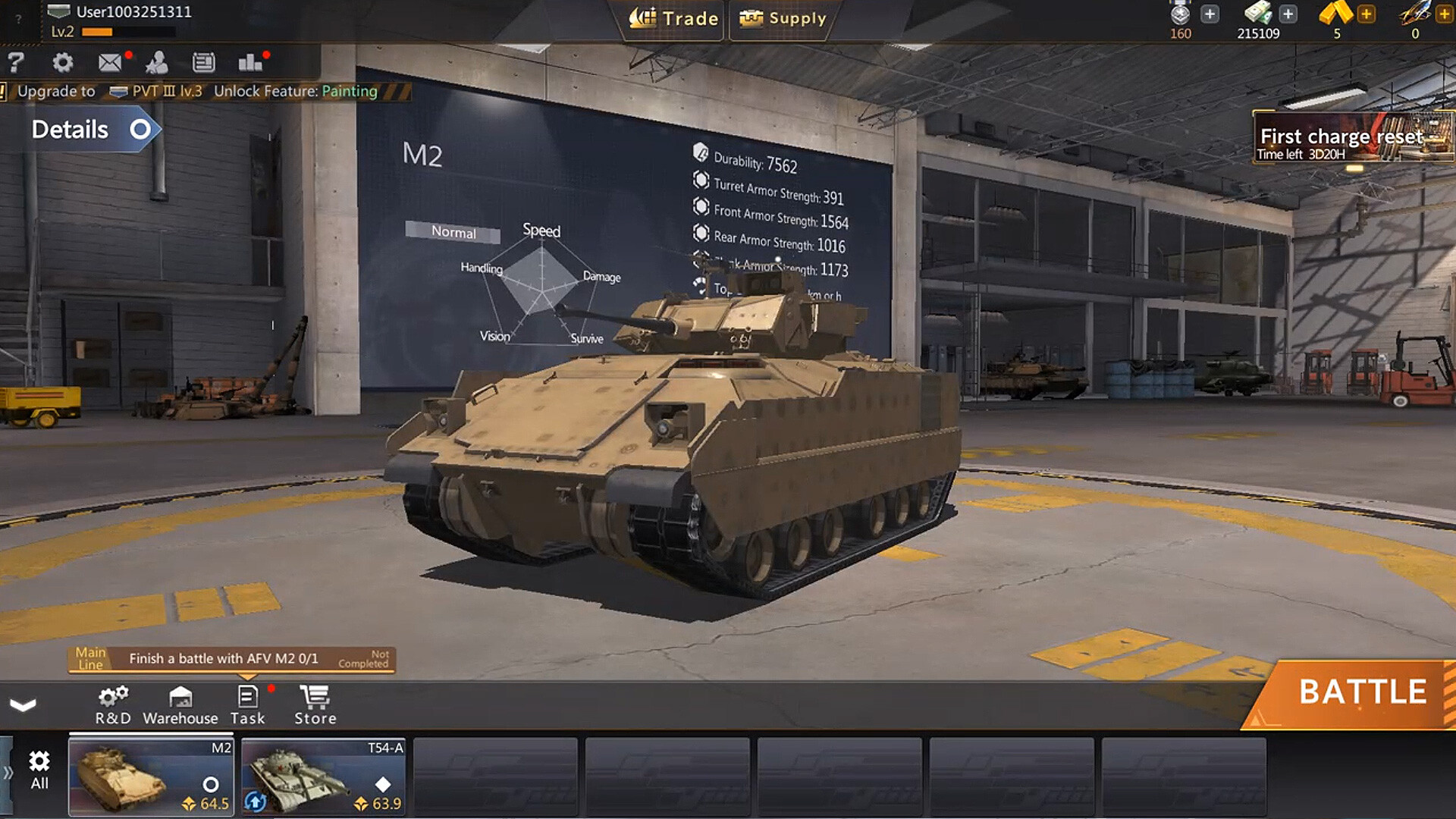This screenshot has height=819, width=1456.
Task: Add gold bars with the plus button
Action: (x=1367, y=13)
